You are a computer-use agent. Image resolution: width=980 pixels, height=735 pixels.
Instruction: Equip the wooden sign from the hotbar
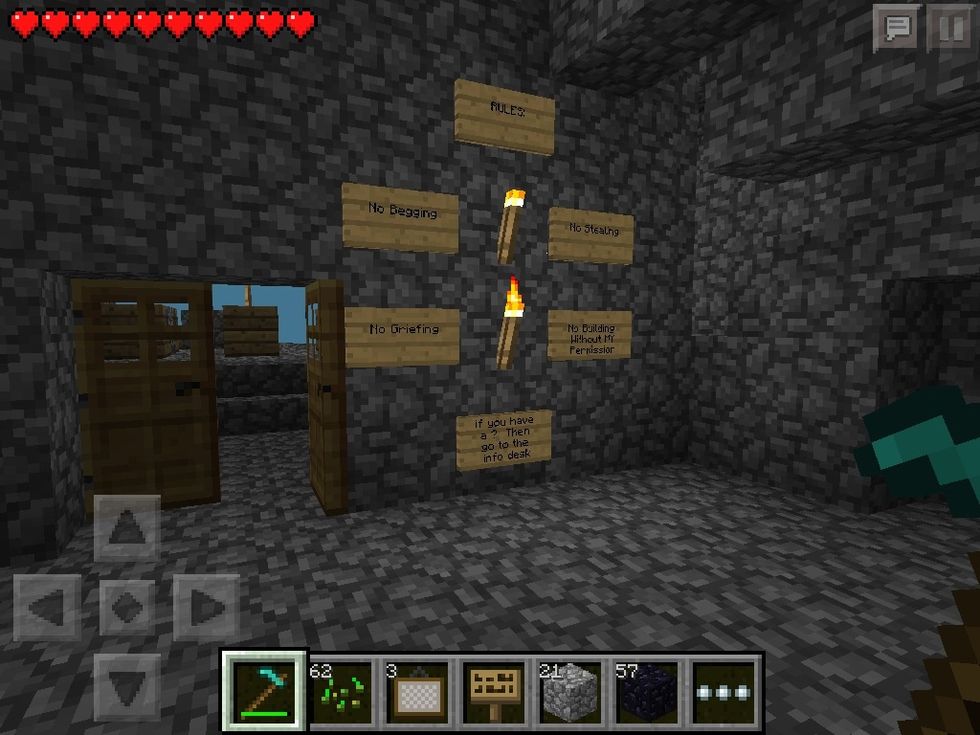[x=494, y=690]
